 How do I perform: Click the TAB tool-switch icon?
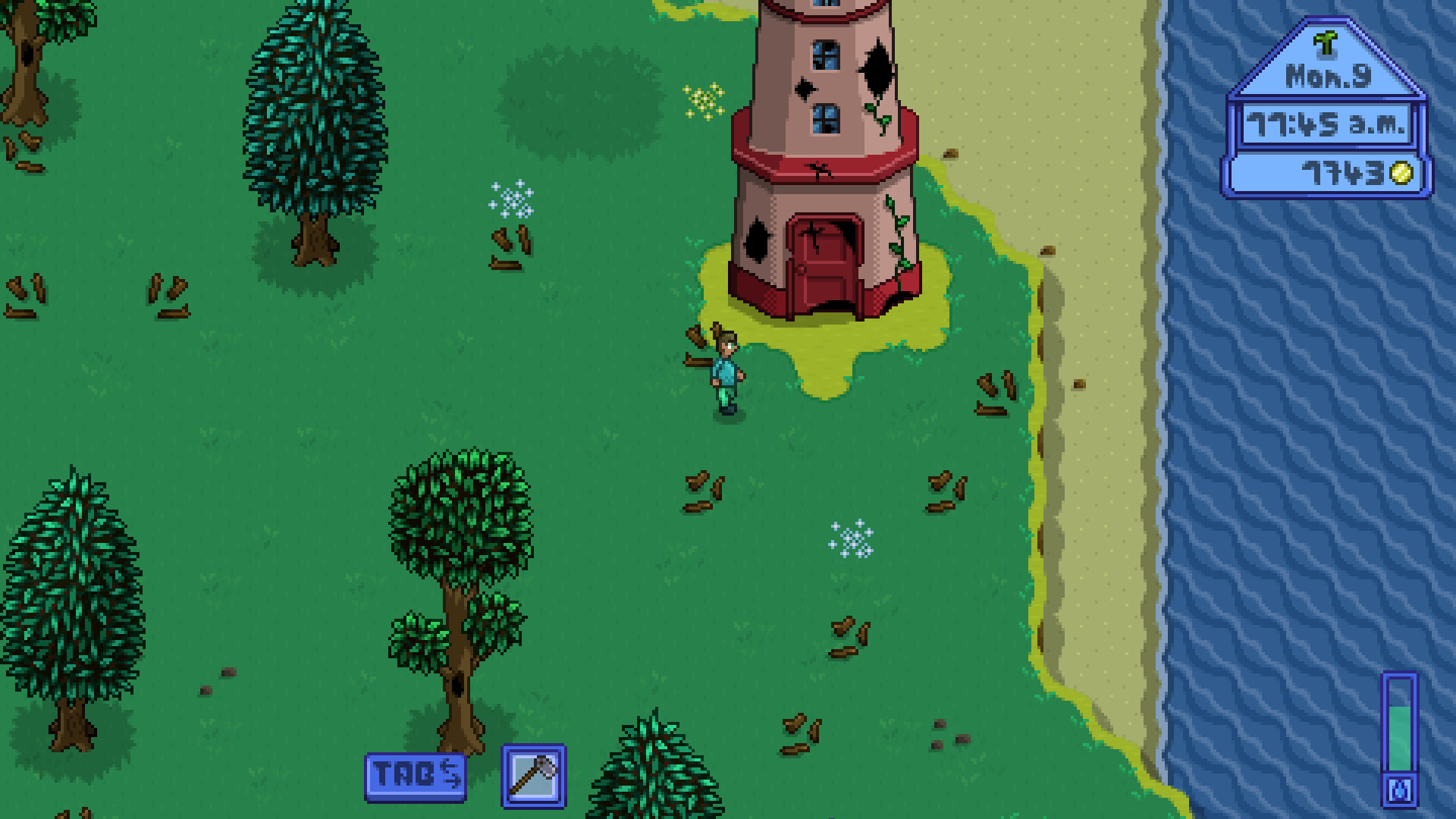click(x=416, y=778)
